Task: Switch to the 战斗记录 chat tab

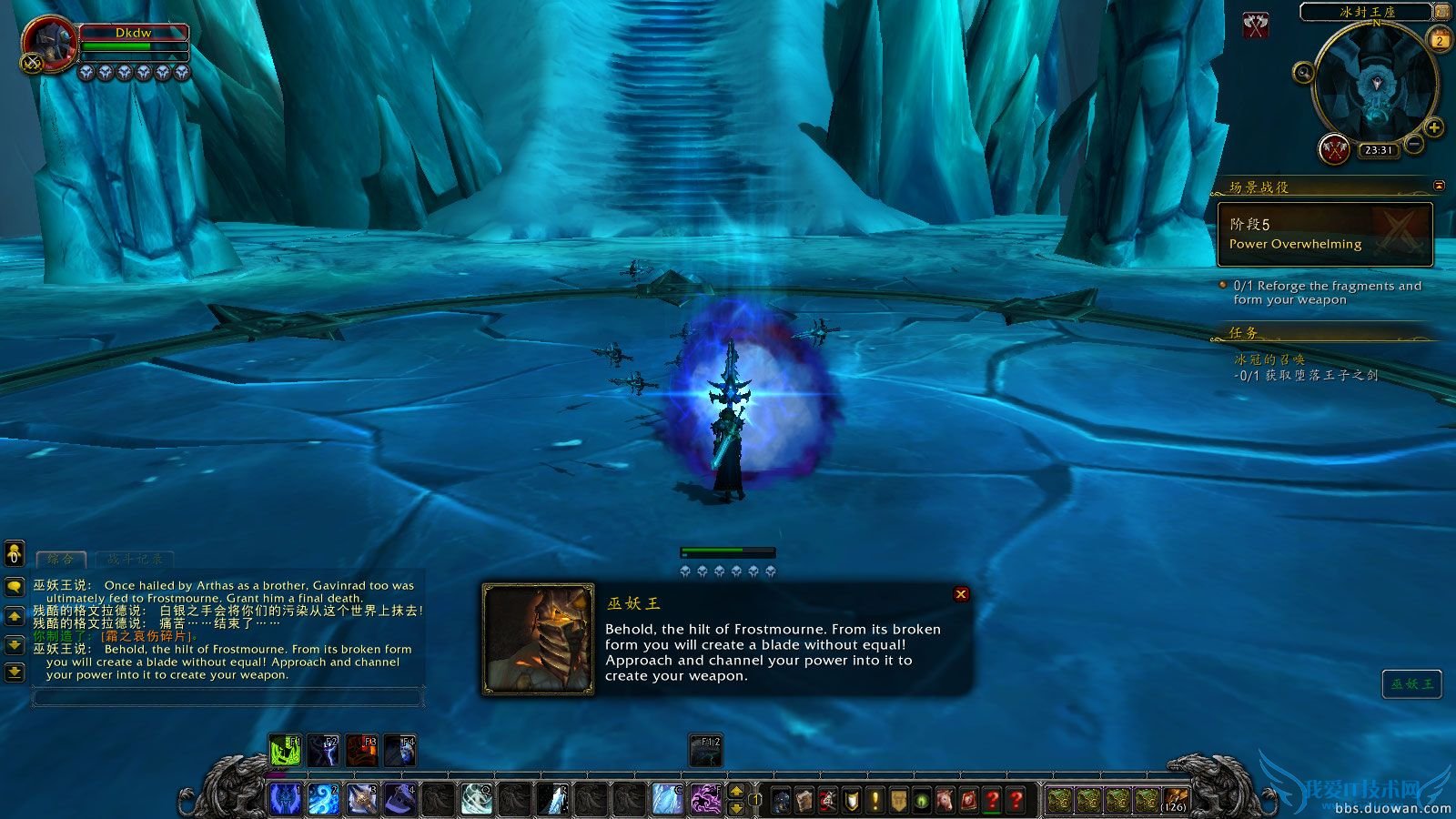Action: pos(134,558)
